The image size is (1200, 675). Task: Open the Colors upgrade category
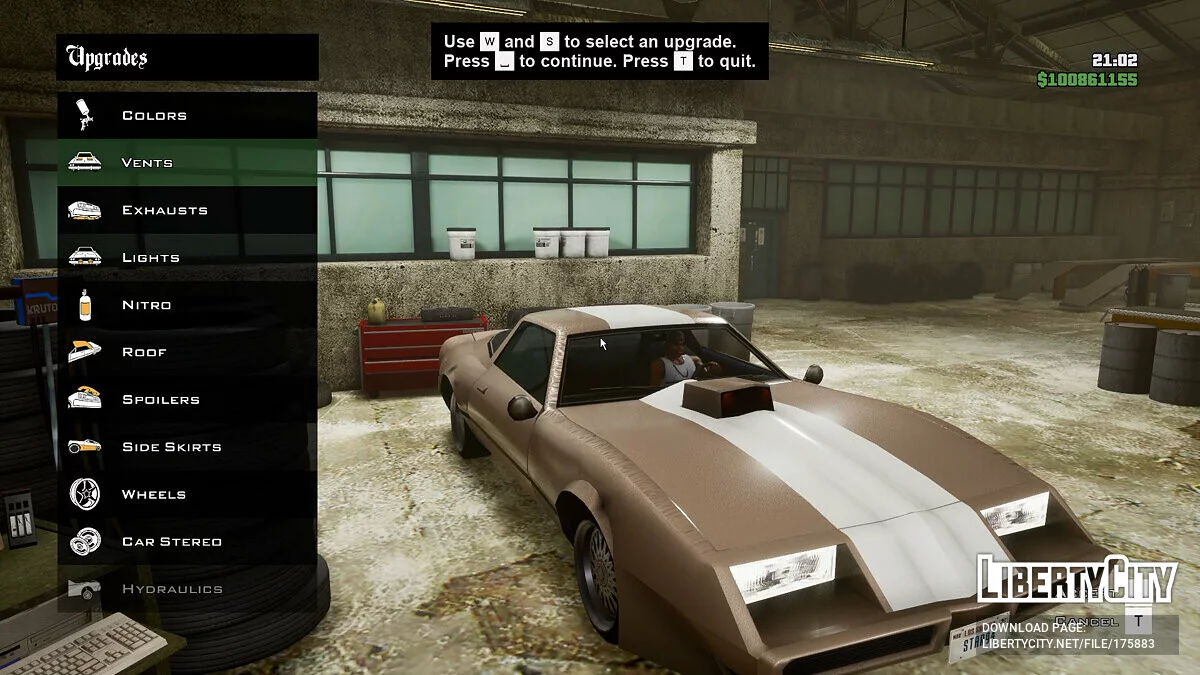tap(154, 116)
